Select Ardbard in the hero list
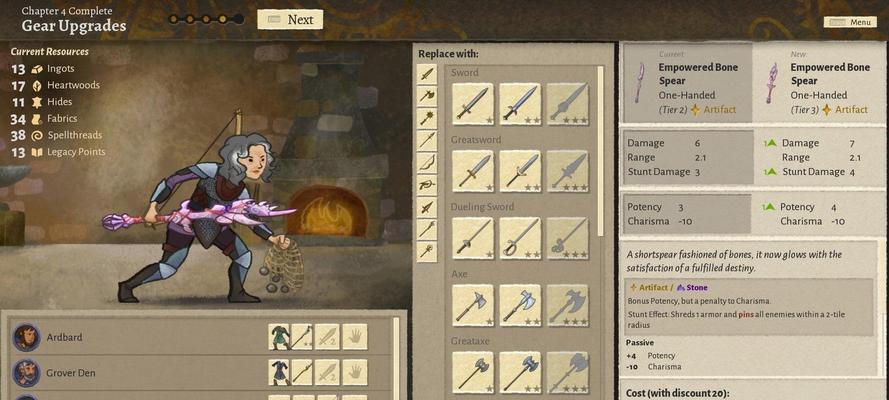Viewport: 889px width, 400px height. 64,338
